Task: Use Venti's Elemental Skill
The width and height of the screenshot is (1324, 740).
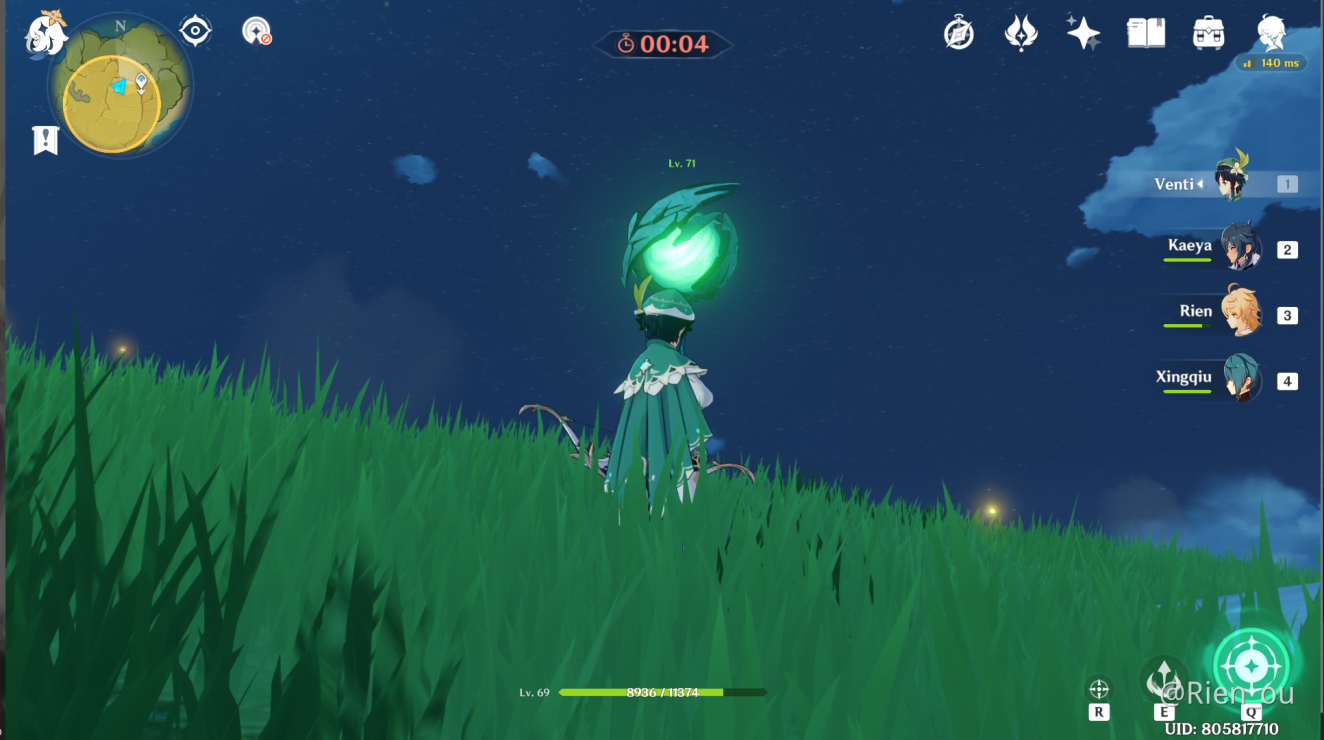Action: (x=1164, y=680)
